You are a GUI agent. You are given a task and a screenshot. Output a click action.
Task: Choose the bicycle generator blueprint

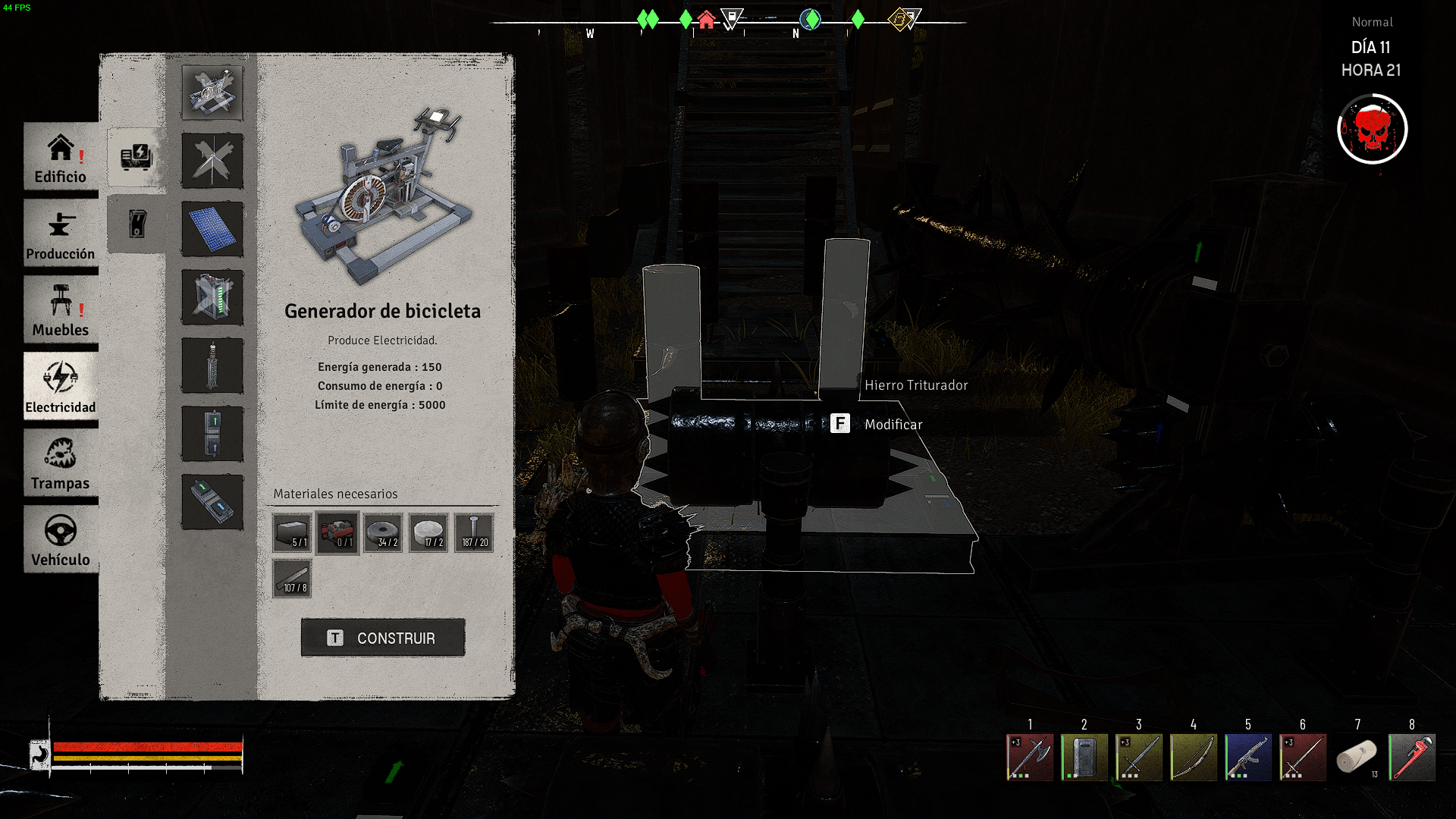coord(212,93)
